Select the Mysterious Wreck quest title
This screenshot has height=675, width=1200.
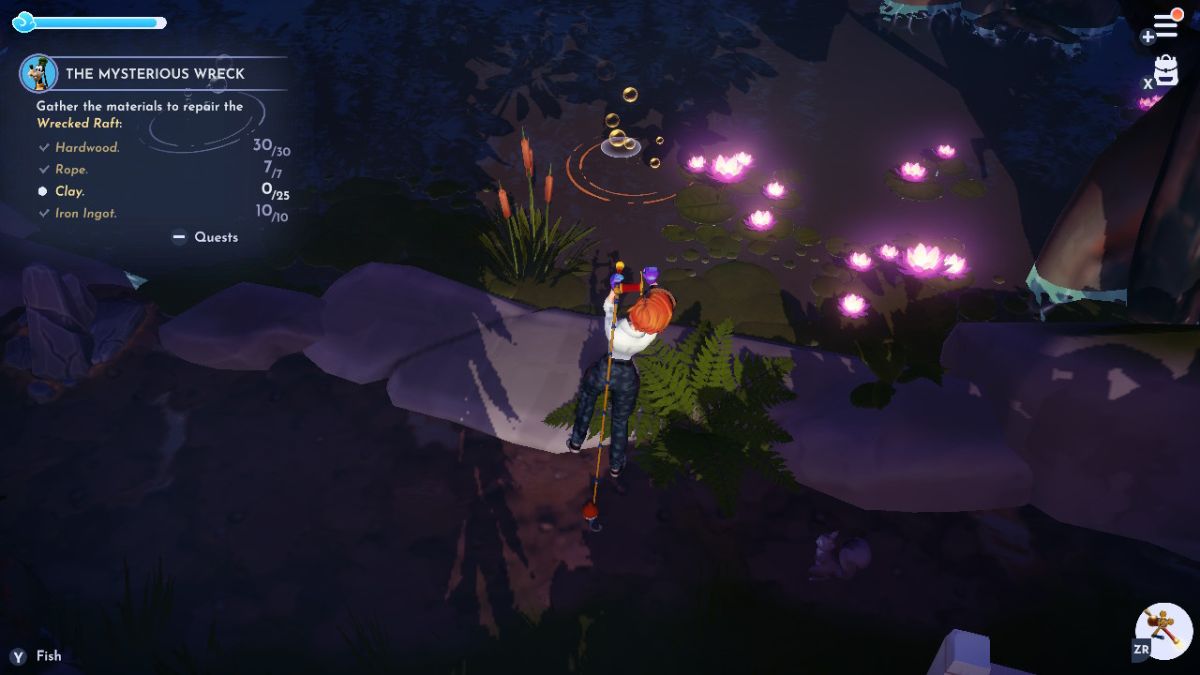[154, 73]
